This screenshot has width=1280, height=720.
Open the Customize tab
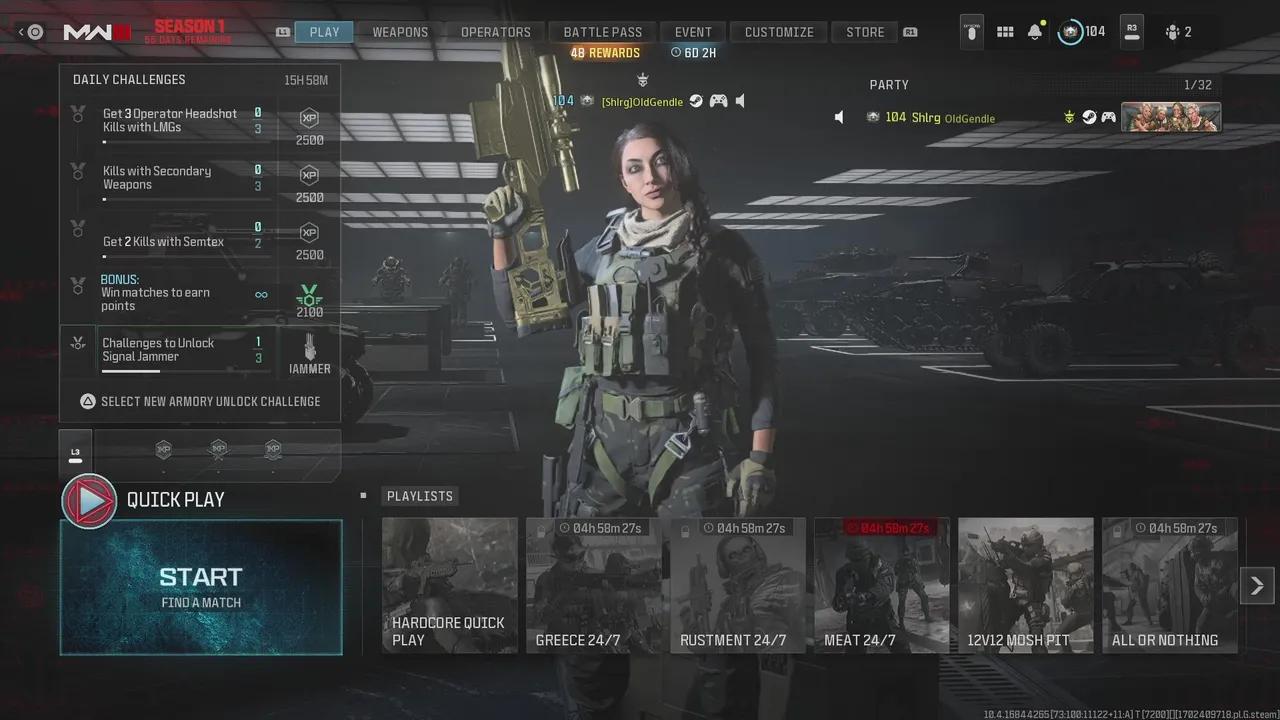[779, 32]
